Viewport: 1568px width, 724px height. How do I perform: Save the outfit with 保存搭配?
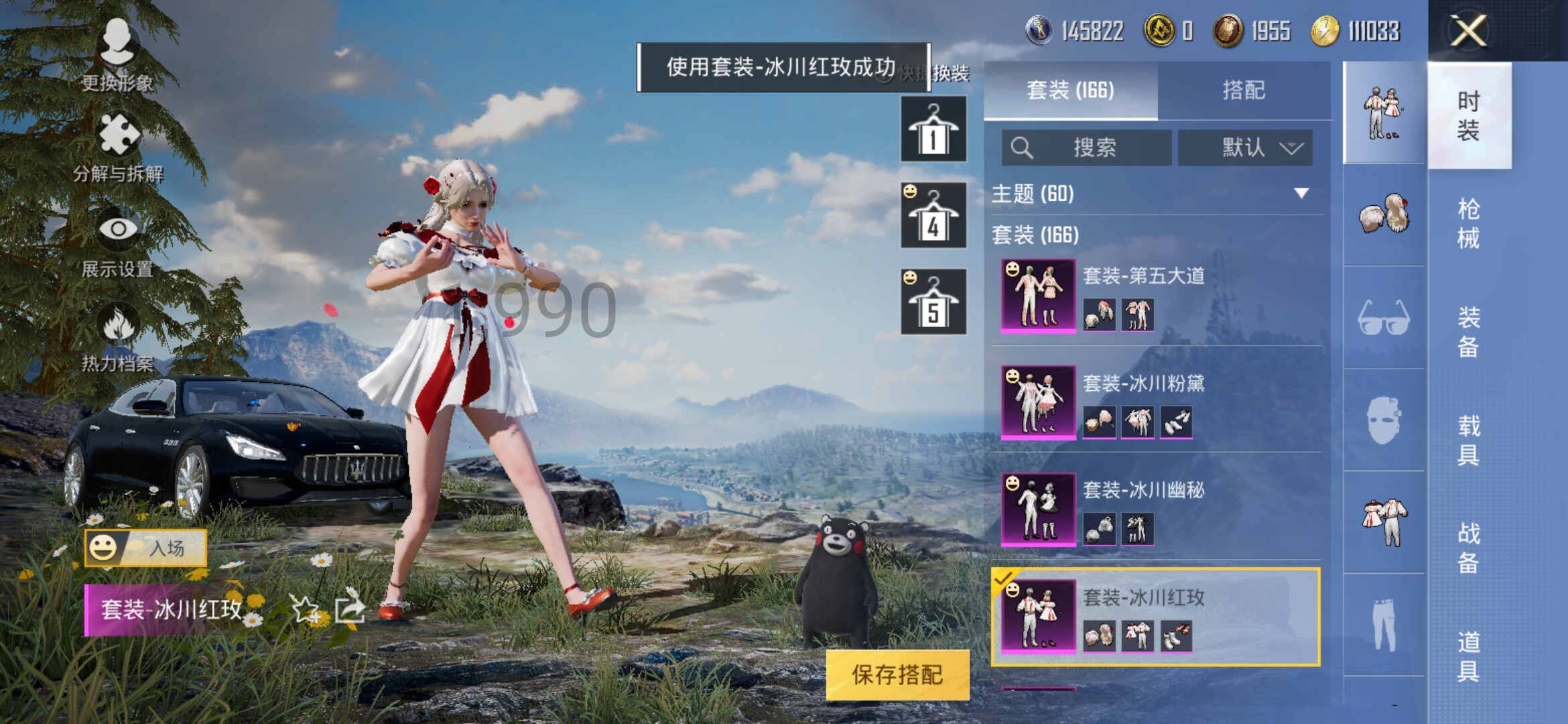click(897, 674)
